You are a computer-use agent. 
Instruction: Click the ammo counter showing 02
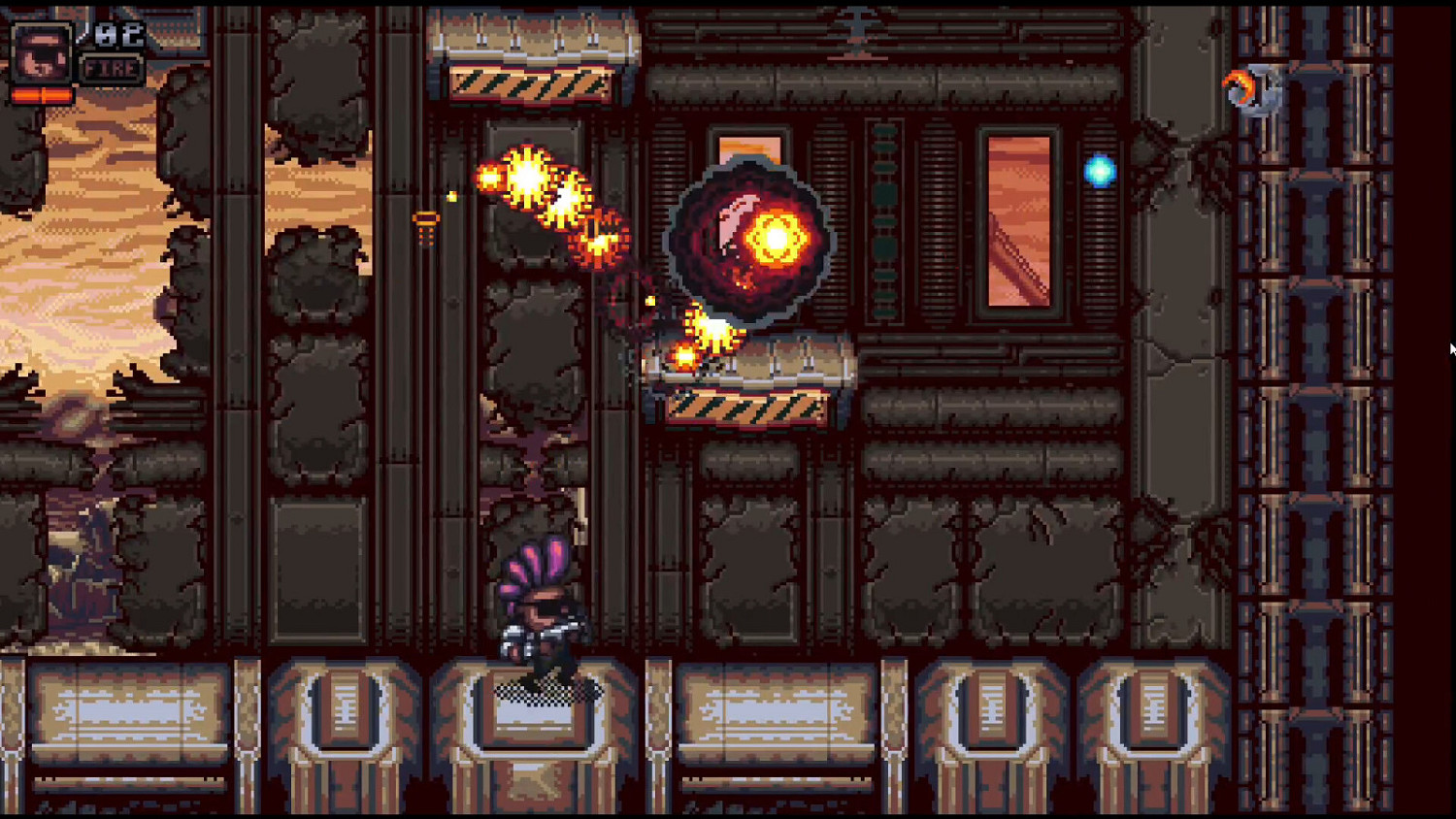(118, 32)
